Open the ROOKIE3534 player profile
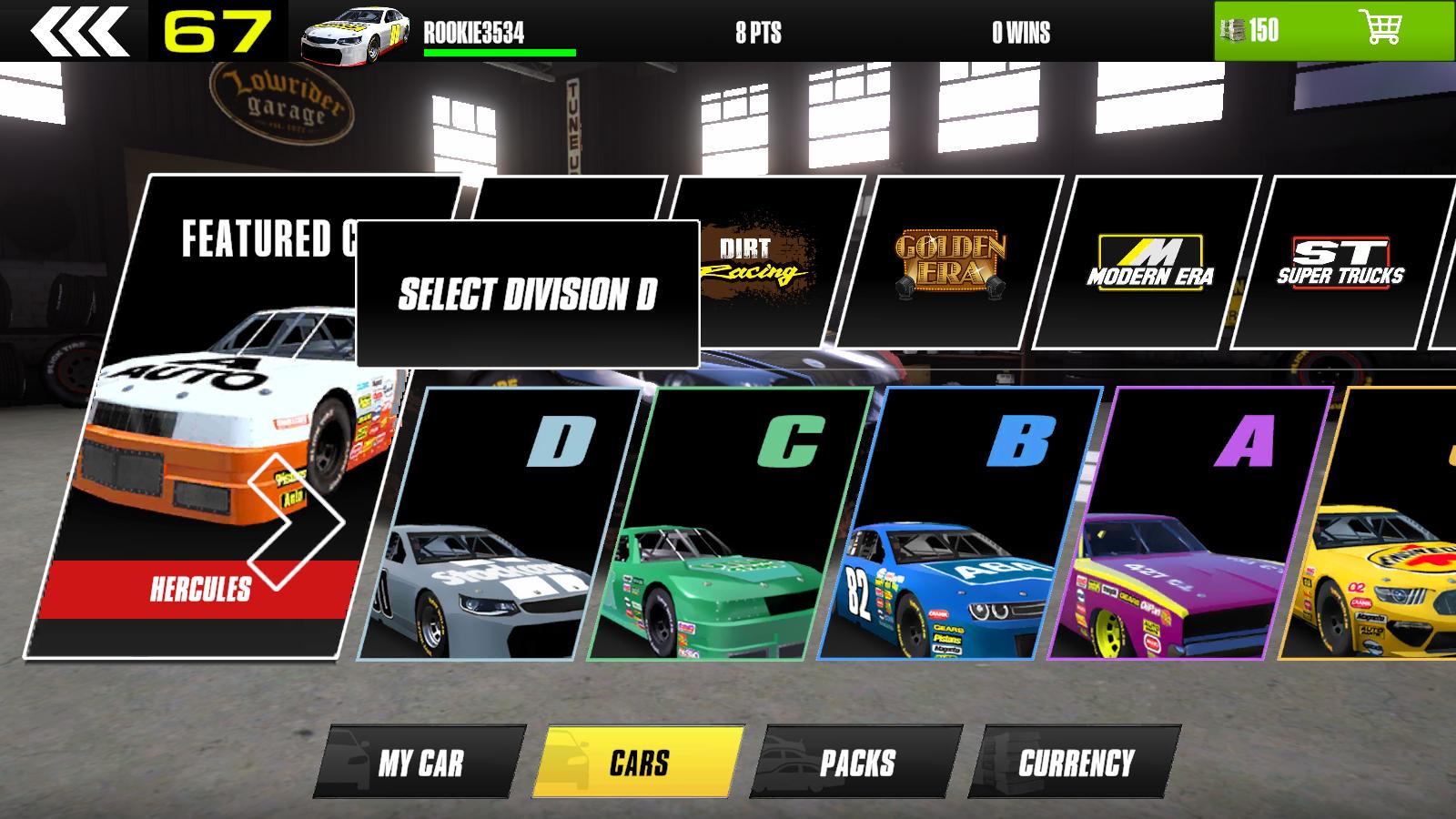Viewport: 1456px width, 819px height. [x=473, y=34]
